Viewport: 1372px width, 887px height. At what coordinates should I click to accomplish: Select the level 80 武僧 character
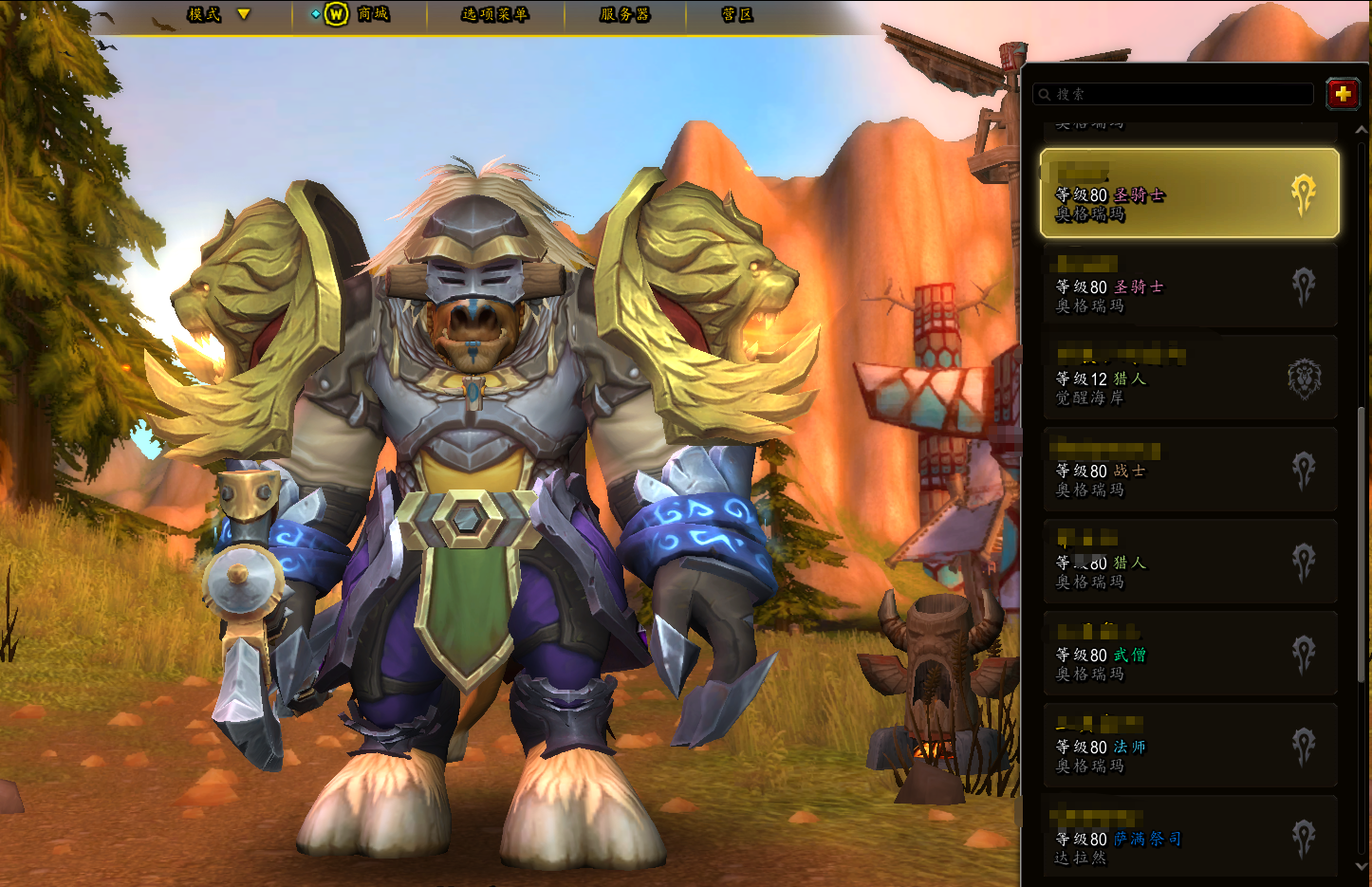(1189, 654)
